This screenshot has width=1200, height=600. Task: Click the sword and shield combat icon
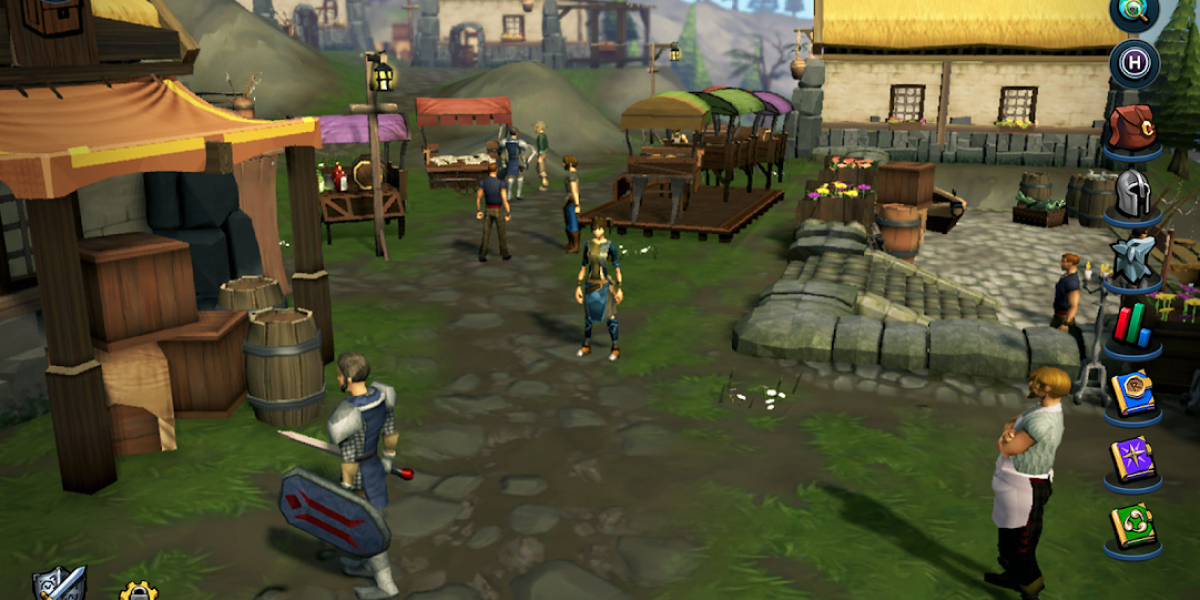click(x=60, y=584)
